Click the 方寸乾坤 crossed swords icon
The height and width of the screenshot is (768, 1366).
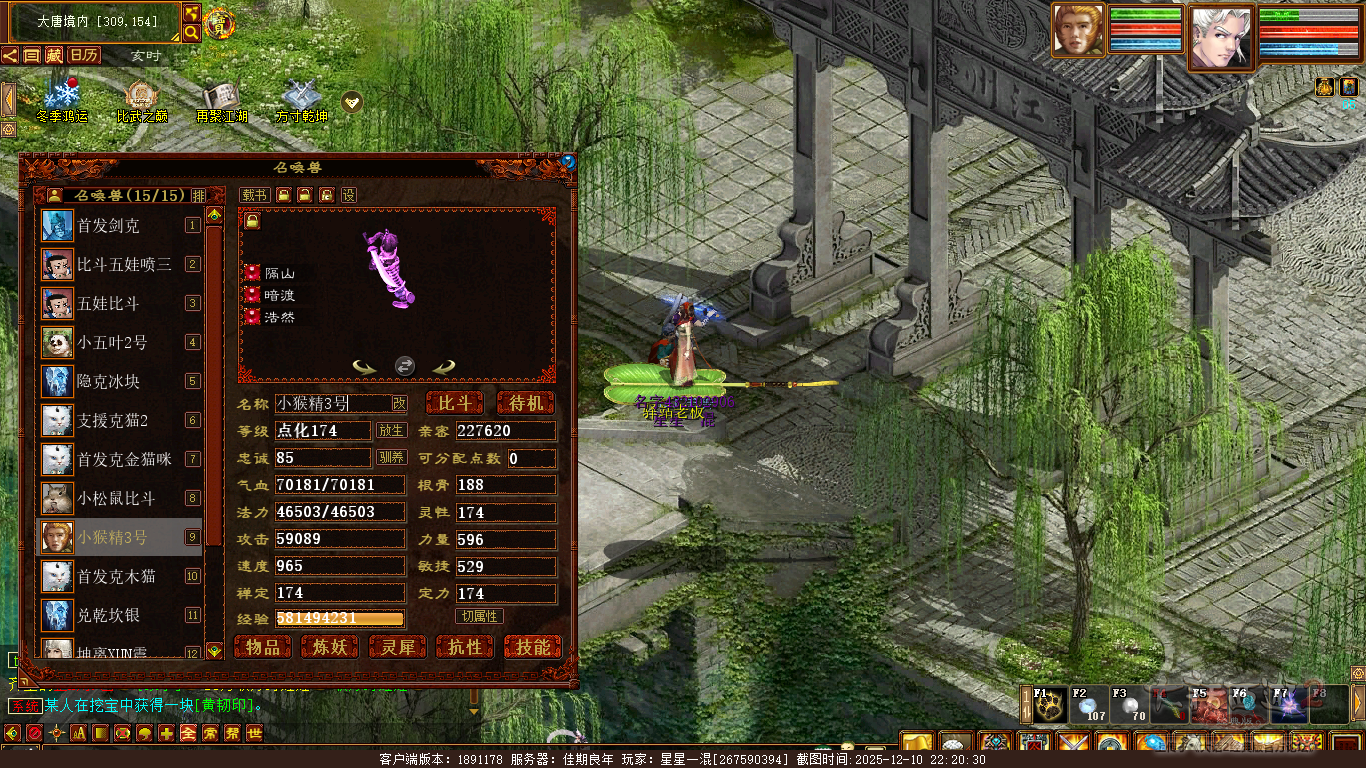[301, 100]
